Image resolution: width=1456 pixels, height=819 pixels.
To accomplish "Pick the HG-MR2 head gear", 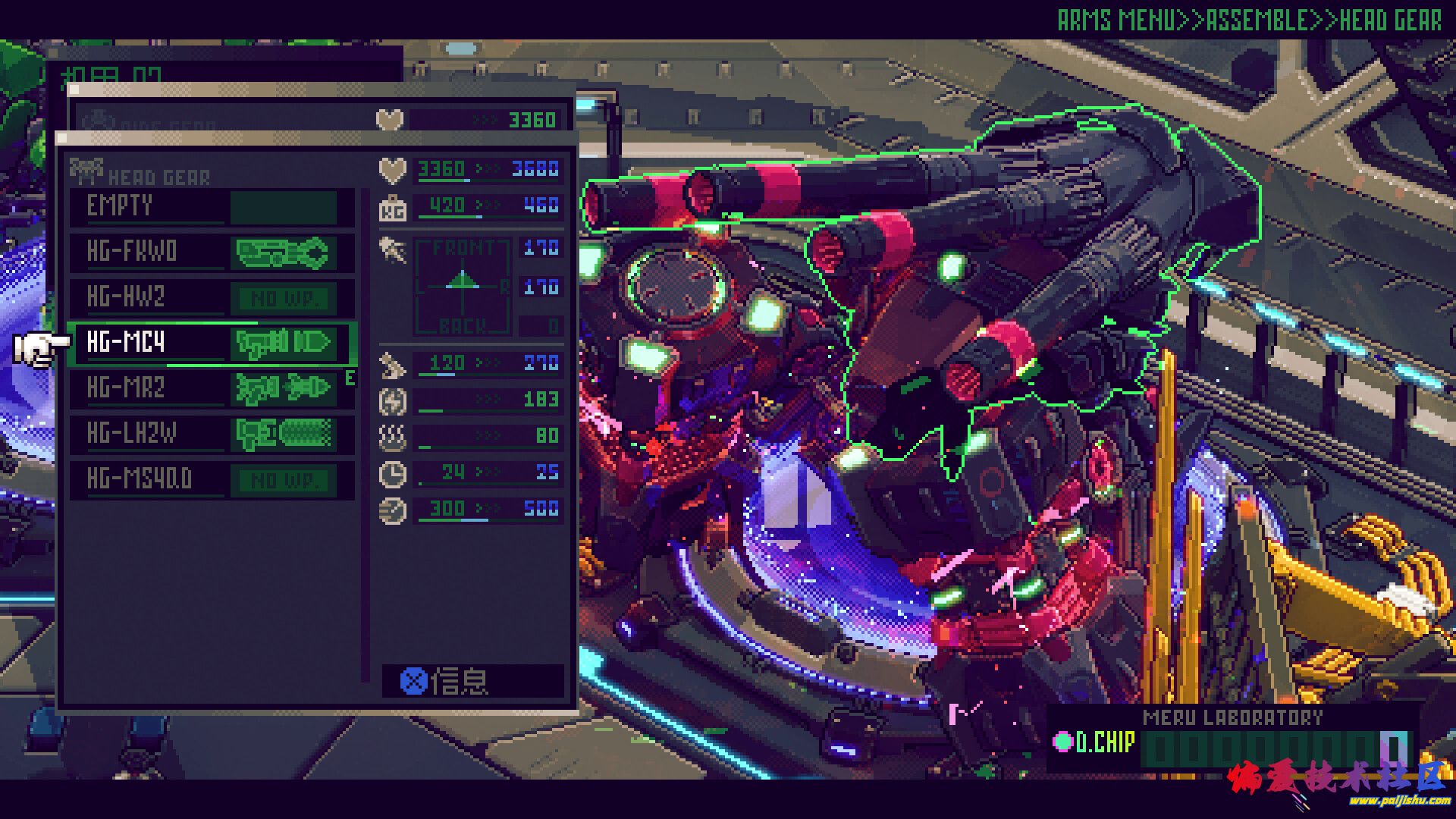I will pyautogui.click(x=211, y=388).
